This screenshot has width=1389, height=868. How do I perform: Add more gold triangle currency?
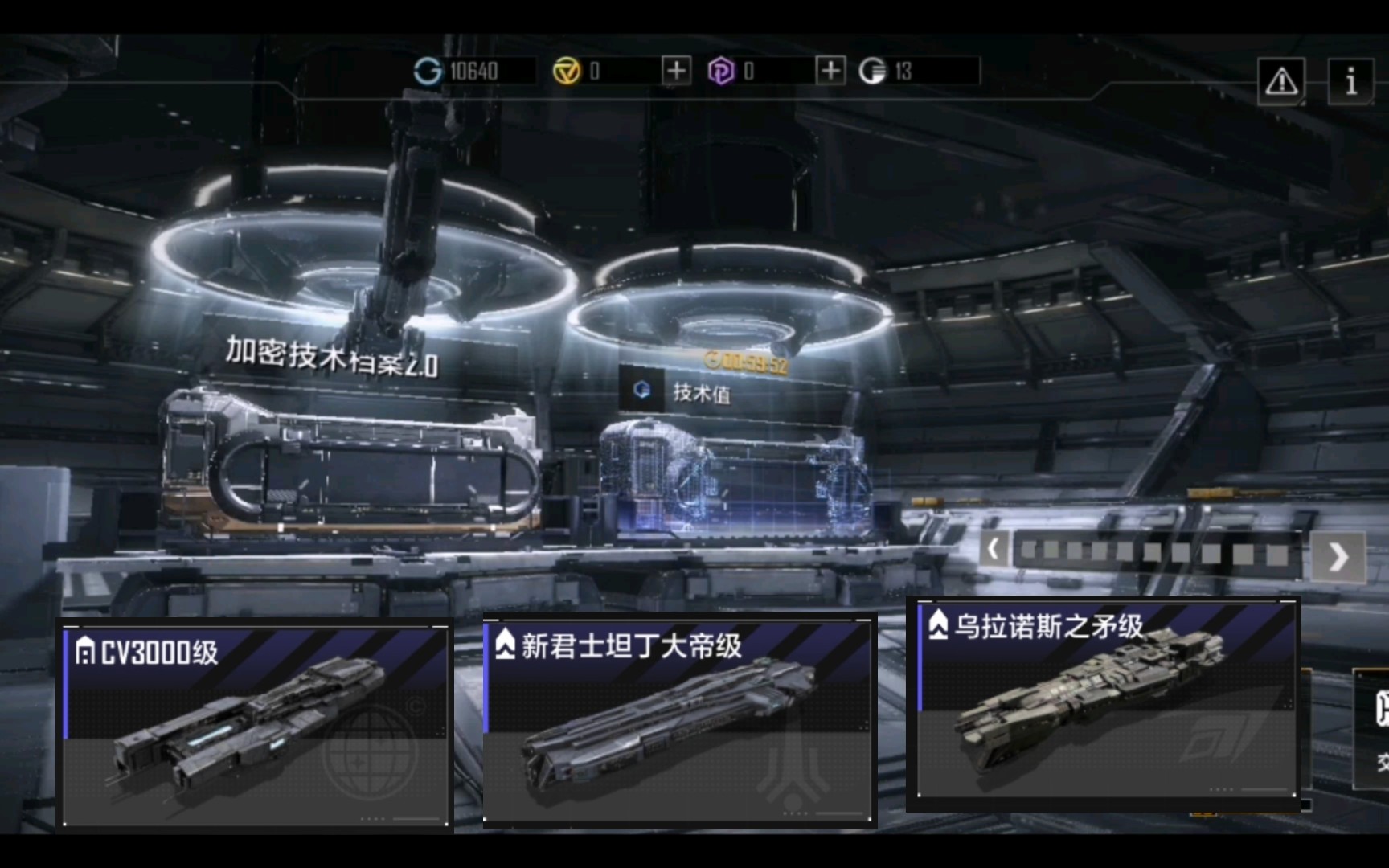click(676, 71)
